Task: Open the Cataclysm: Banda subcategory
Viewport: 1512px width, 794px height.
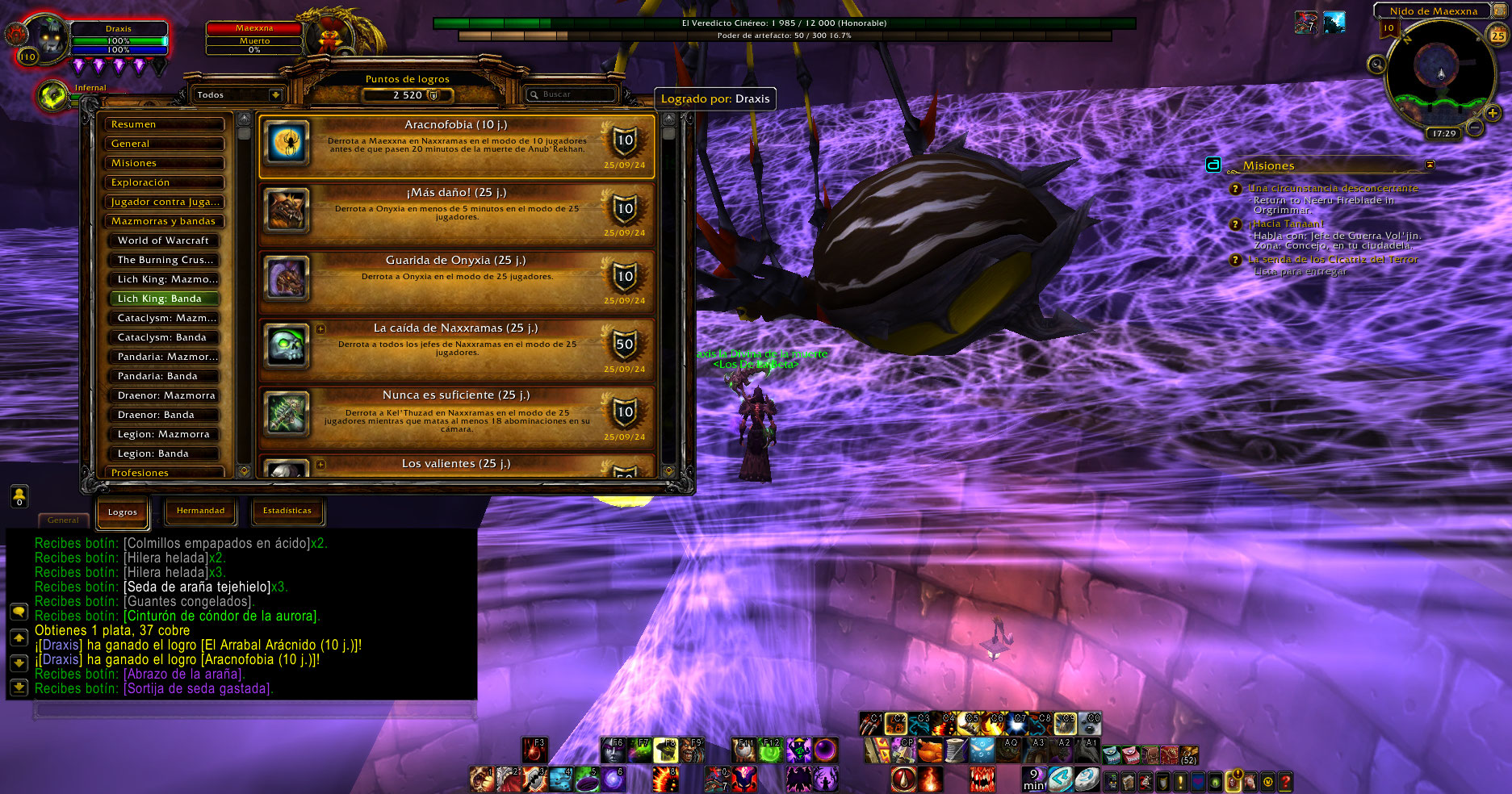Action: coord(164,337)
